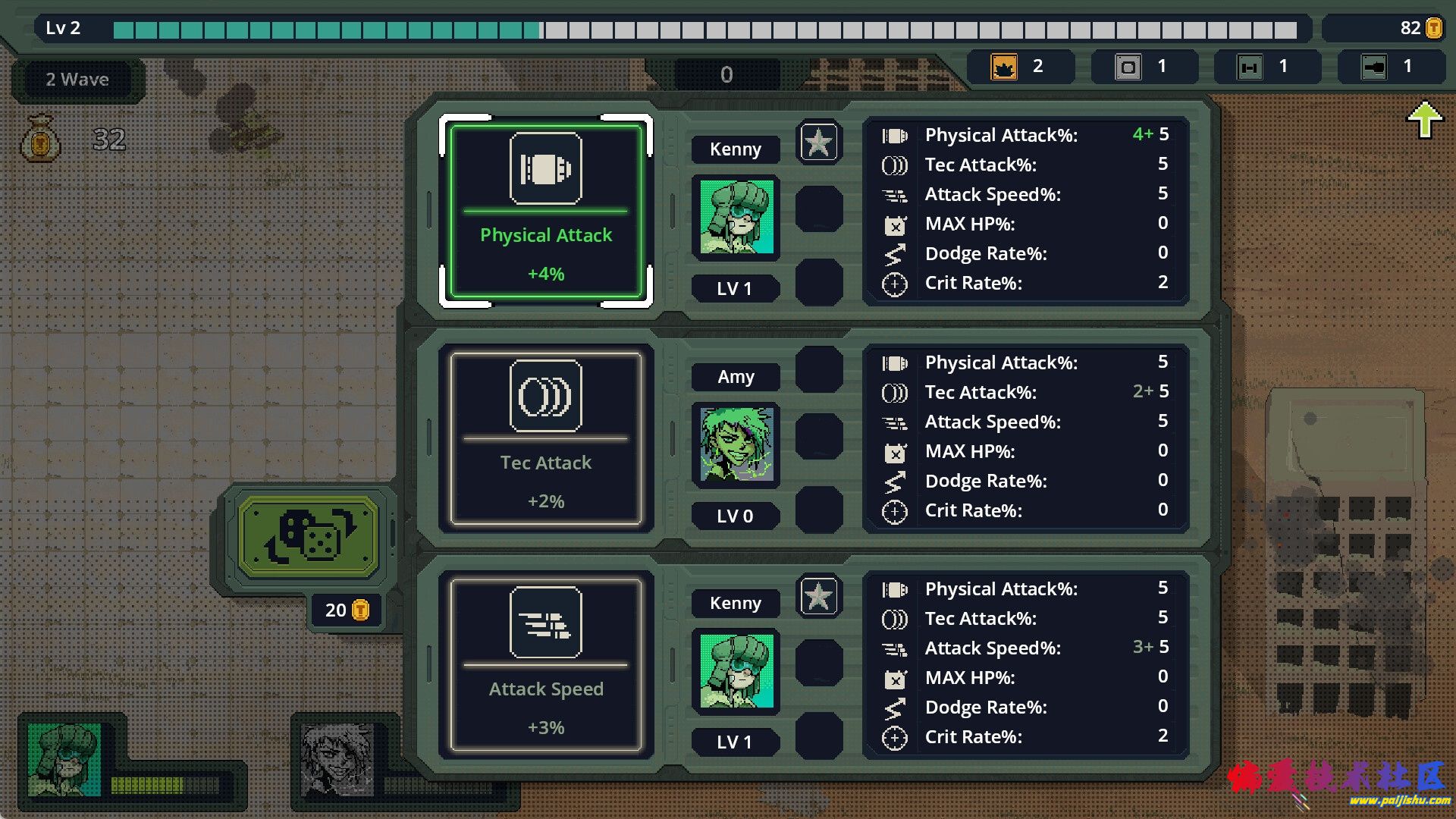
Task: Choose the Physical Attack +4% upgrade card
Action: point(545,211)
